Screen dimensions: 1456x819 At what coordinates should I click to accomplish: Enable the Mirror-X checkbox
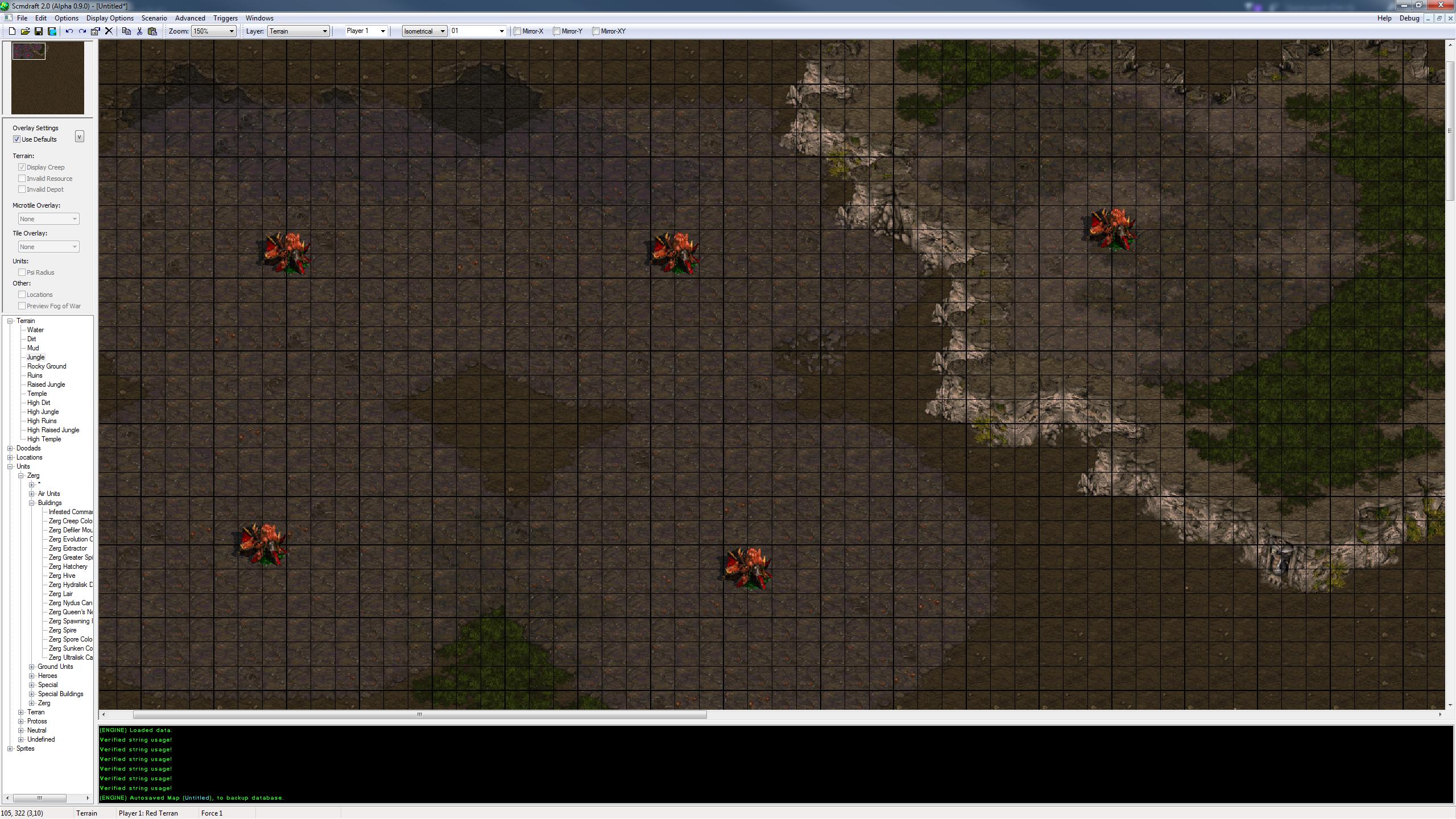[x=518, y=31]
